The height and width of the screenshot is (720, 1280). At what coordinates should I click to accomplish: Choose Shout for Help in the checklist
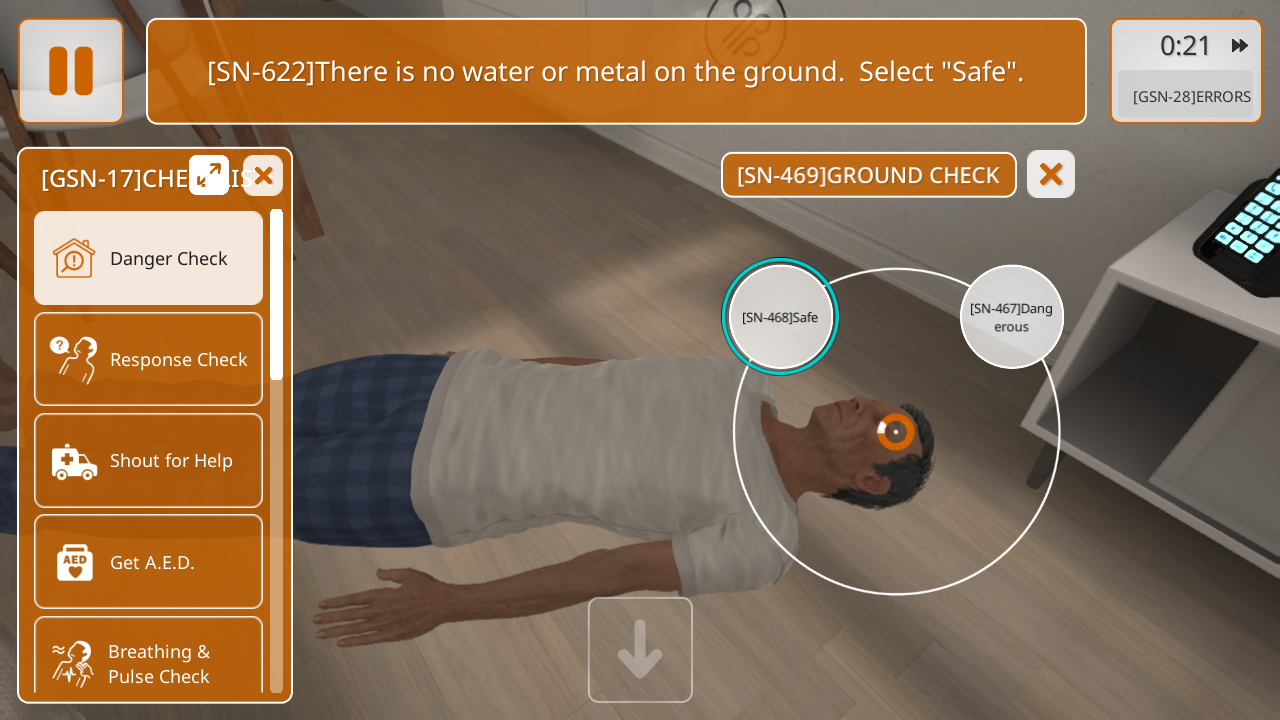click(149, 460)
